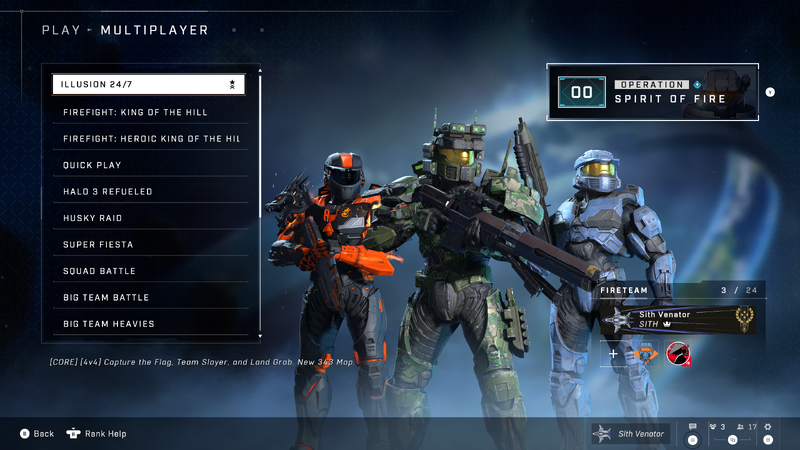Select the Husky Raid playlist
Viewport: 800px width, 450px height.
coord(148,218)
